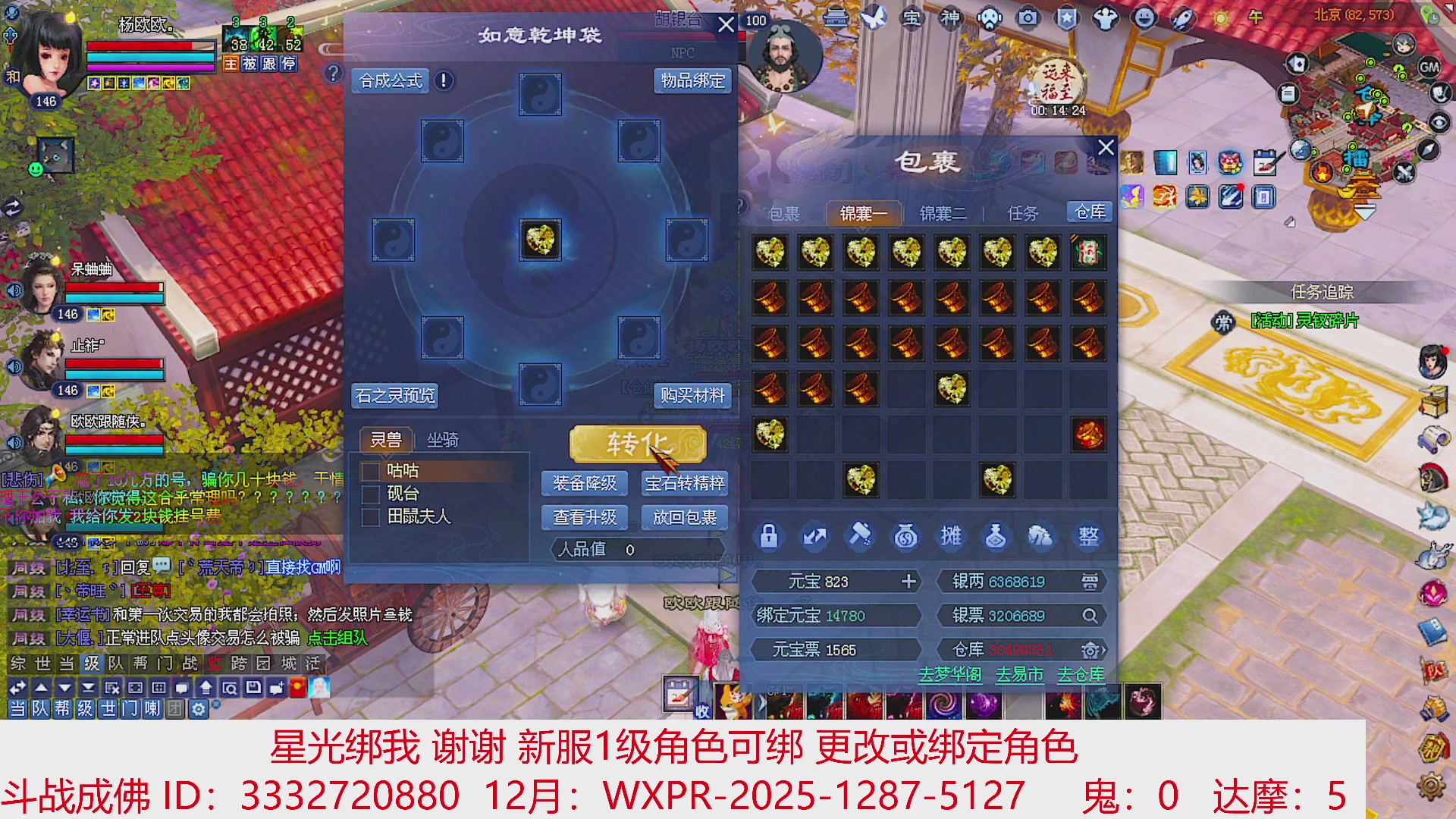Click the plus to recharge 元宝

(908, 582)
